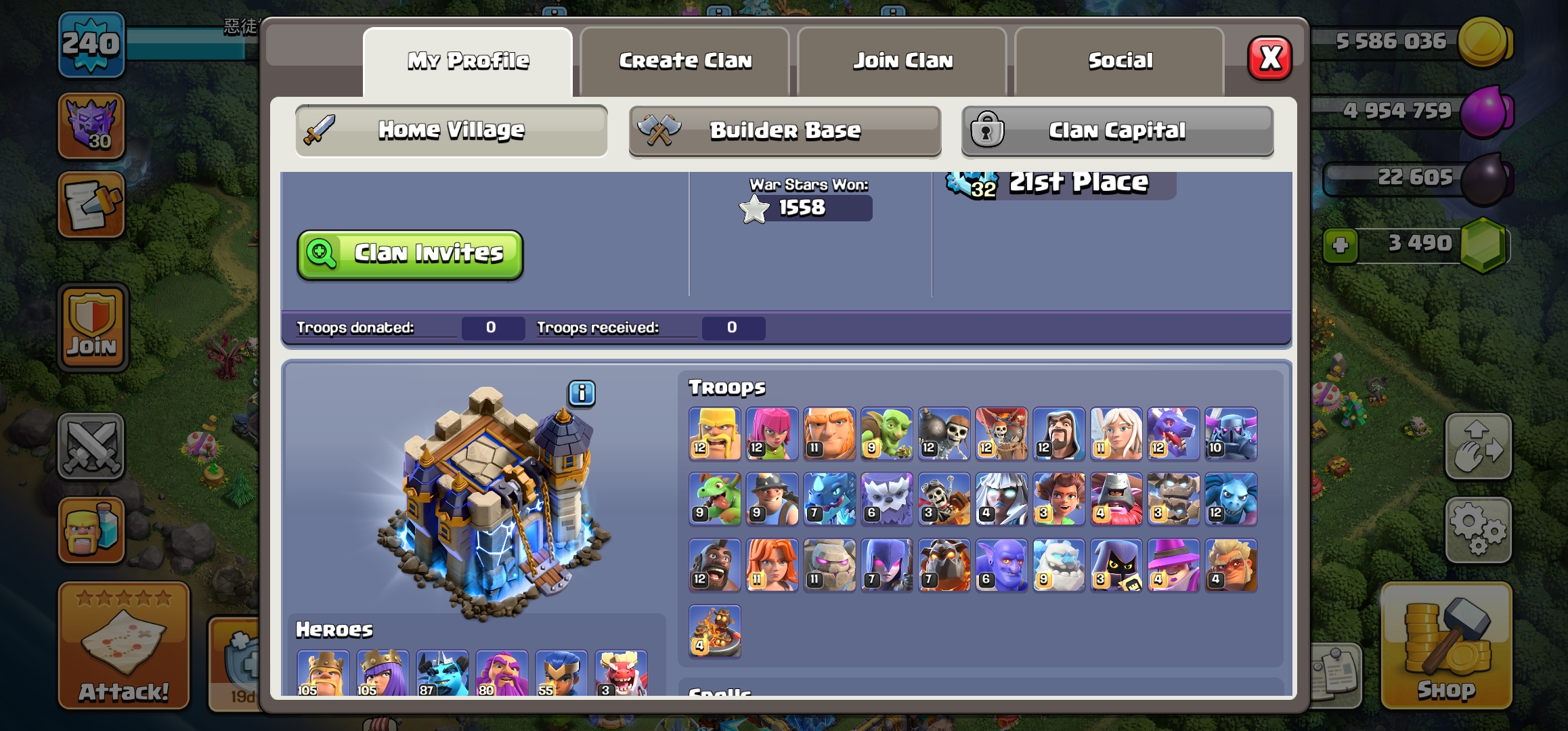Image resolution: width=1568 pixels, height=731 pixels.
Task: Pick the Hog Rider troop icon
Action: [715, 565]
